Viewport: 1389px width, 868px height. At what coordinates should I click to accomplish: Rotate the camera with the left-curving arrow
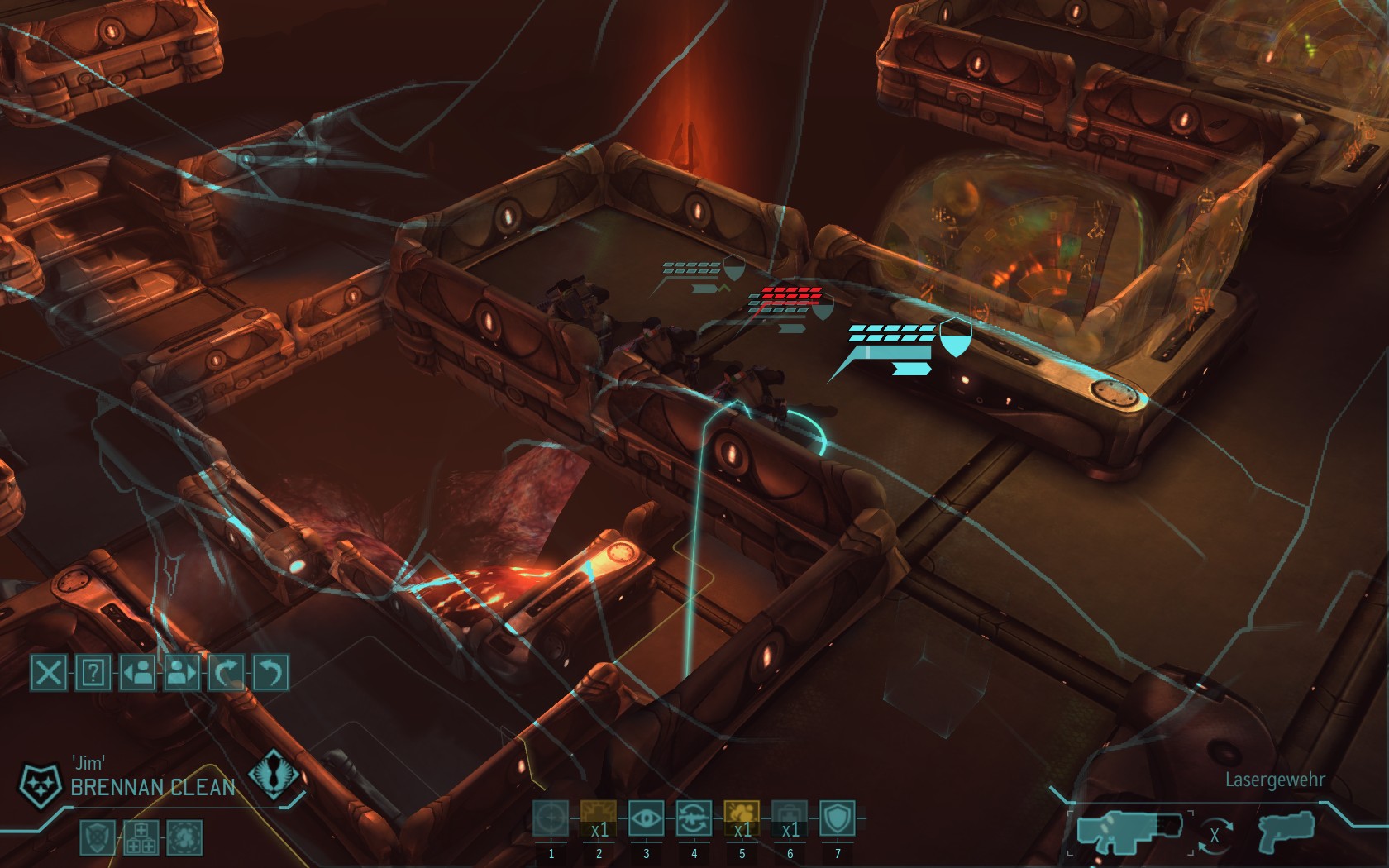pos(270,673)
